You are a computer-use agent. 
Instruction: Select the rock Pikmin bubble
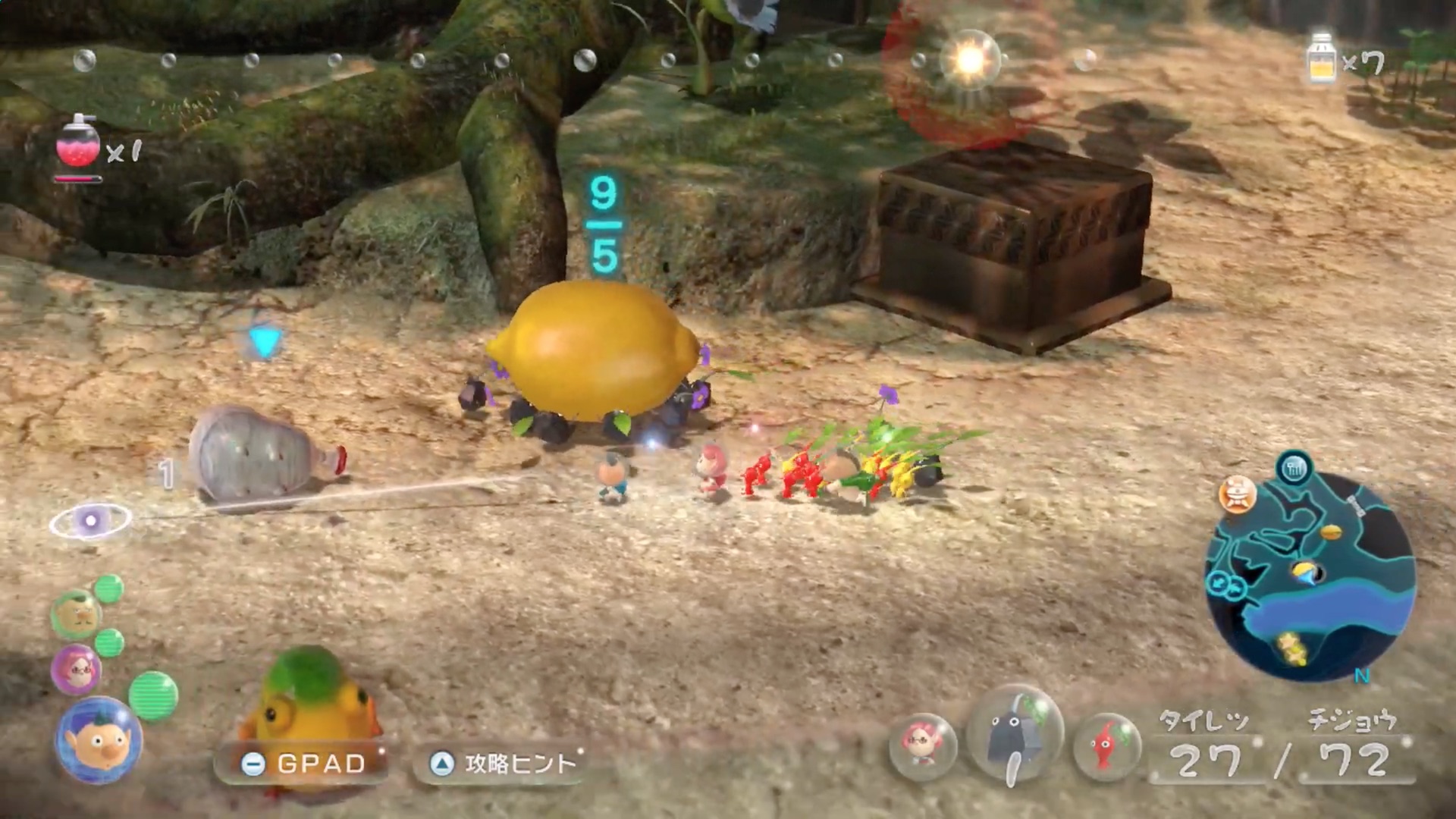[1014, 737]
